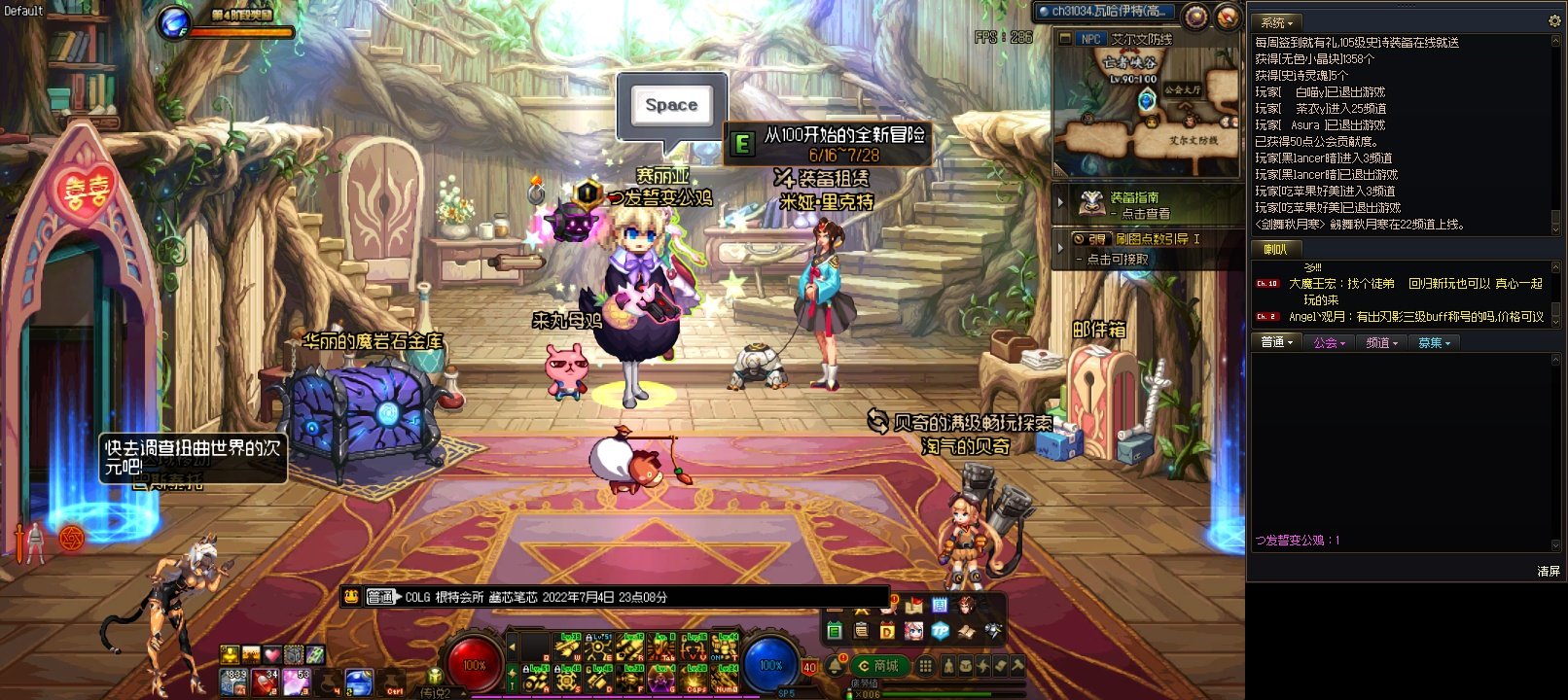
Task: Switch to the 频道 chat tab
Action: 1381,342
